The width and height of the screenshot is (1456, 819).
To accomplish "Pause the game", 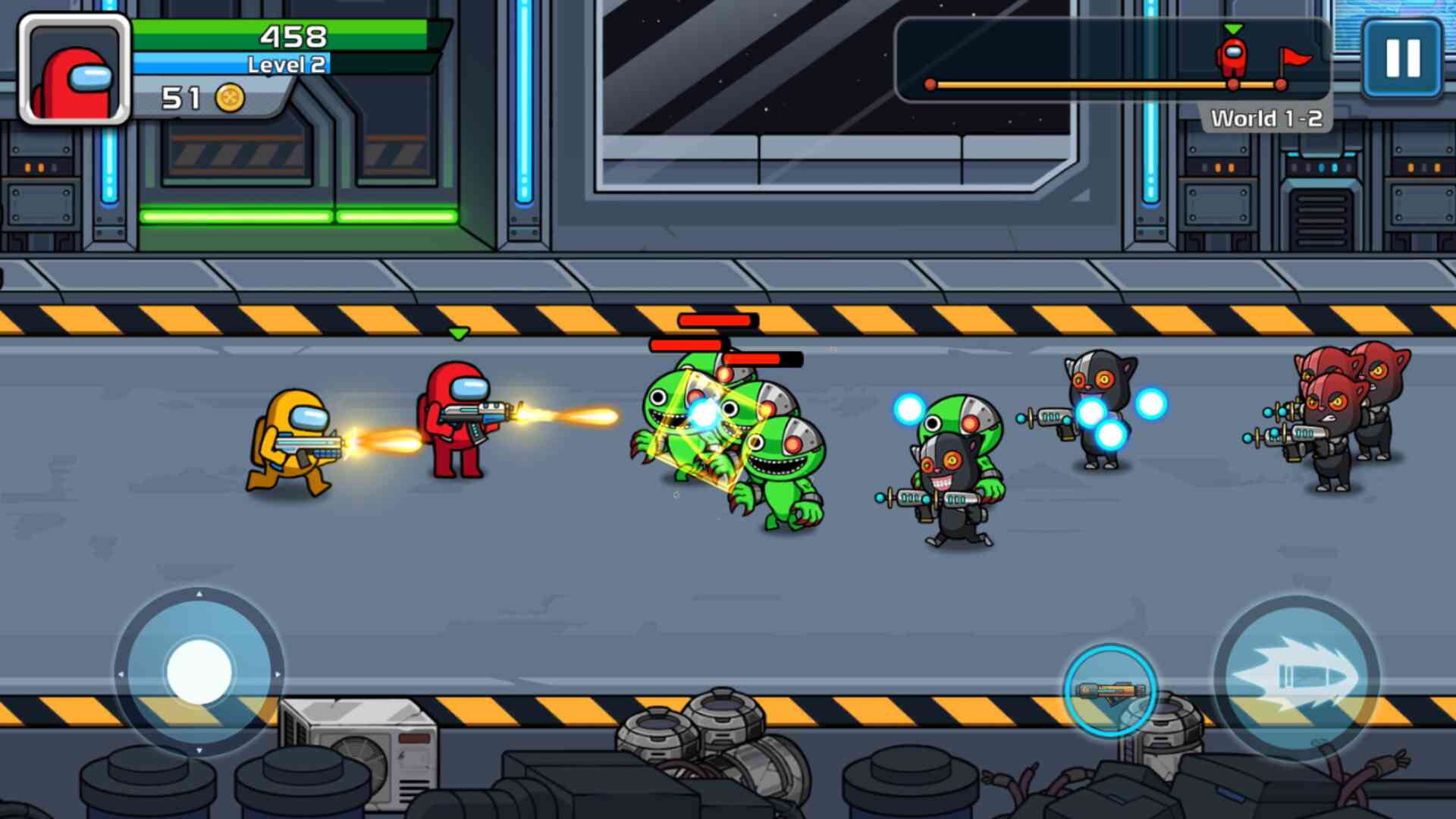I will coord(1402,59).
